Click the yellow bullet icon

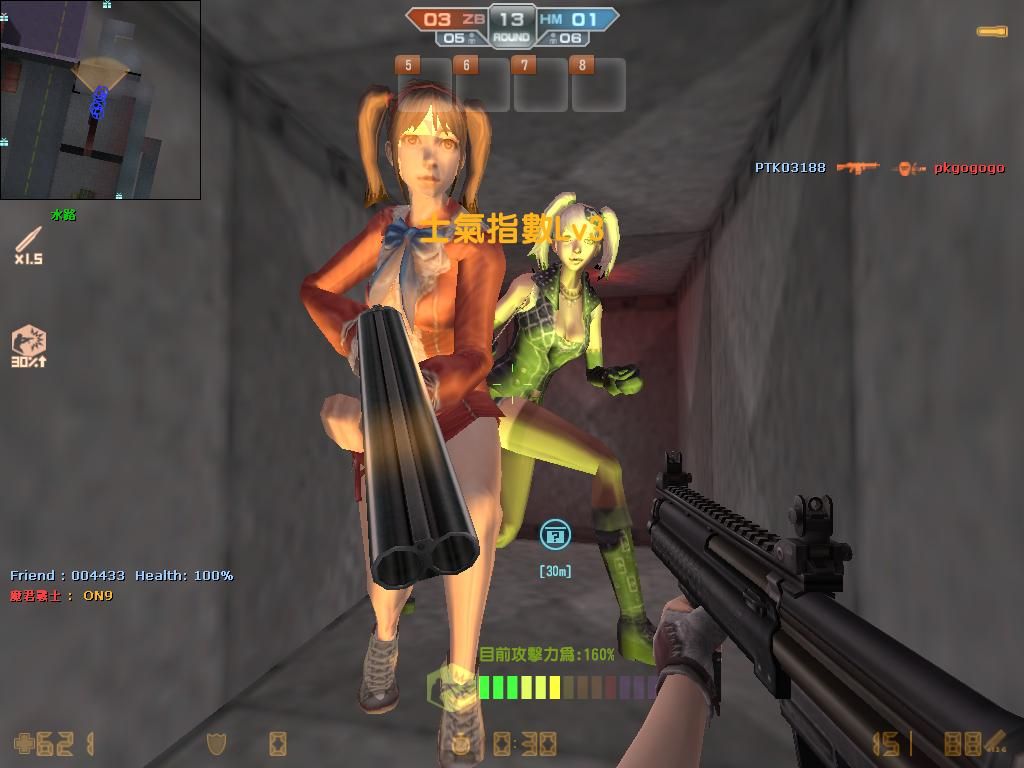991,32
